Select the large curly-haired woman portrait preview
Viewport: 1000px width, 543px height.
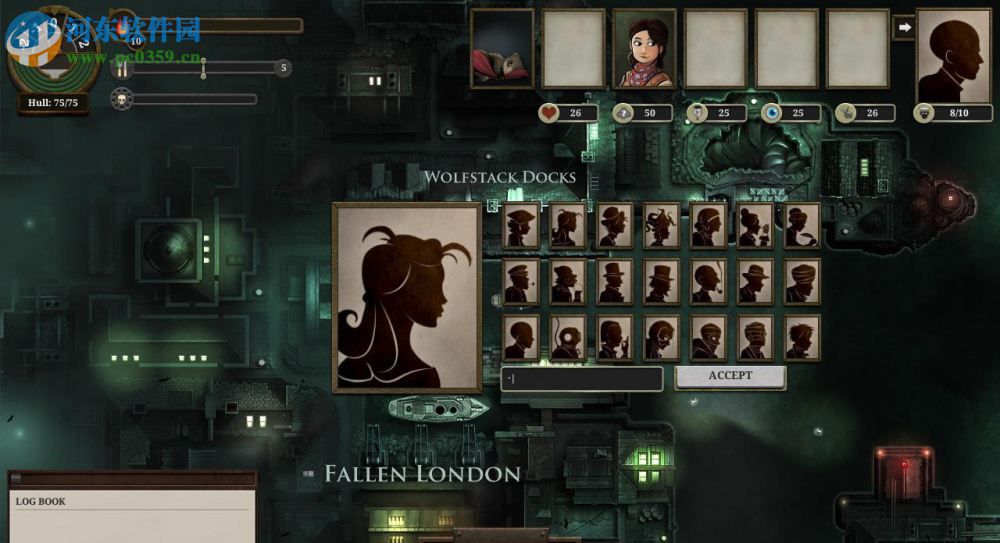click(407, 297)
